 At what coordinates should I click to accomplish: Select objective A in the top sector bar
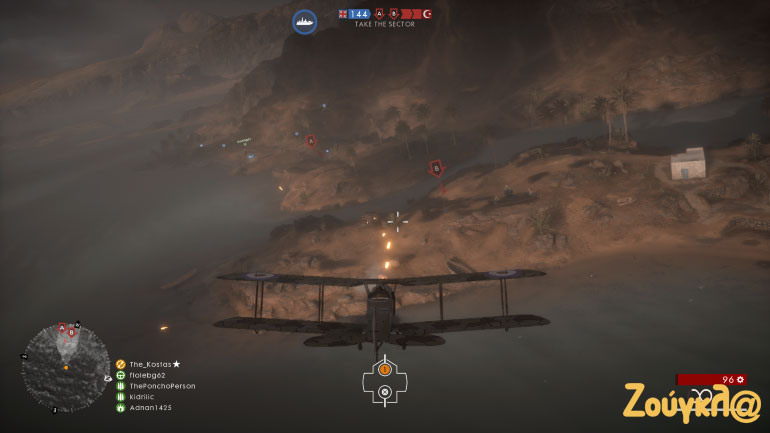379,14
